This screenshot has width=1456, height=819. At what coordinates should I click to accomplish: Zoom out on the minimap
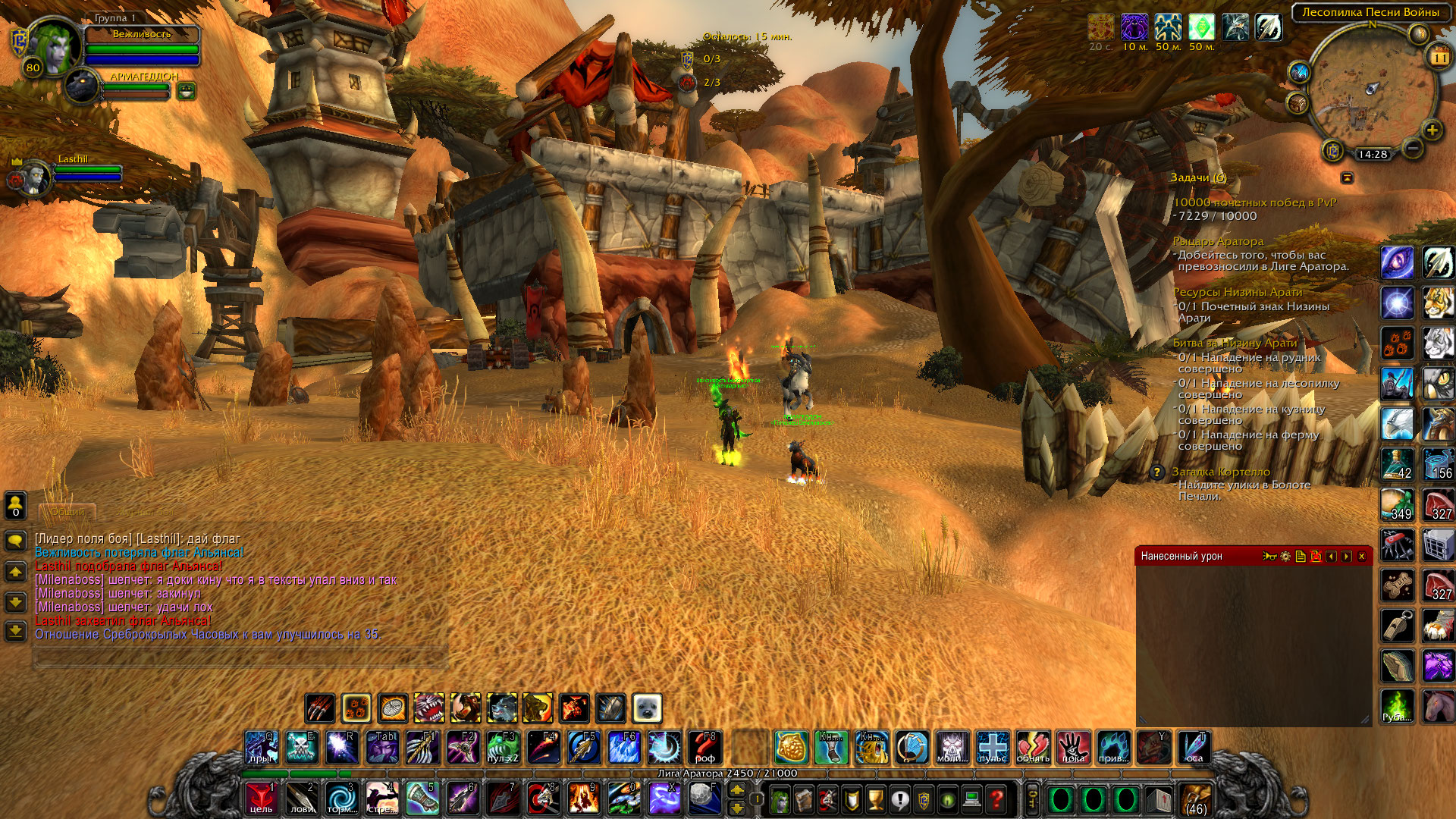(x=1411, y=149)
